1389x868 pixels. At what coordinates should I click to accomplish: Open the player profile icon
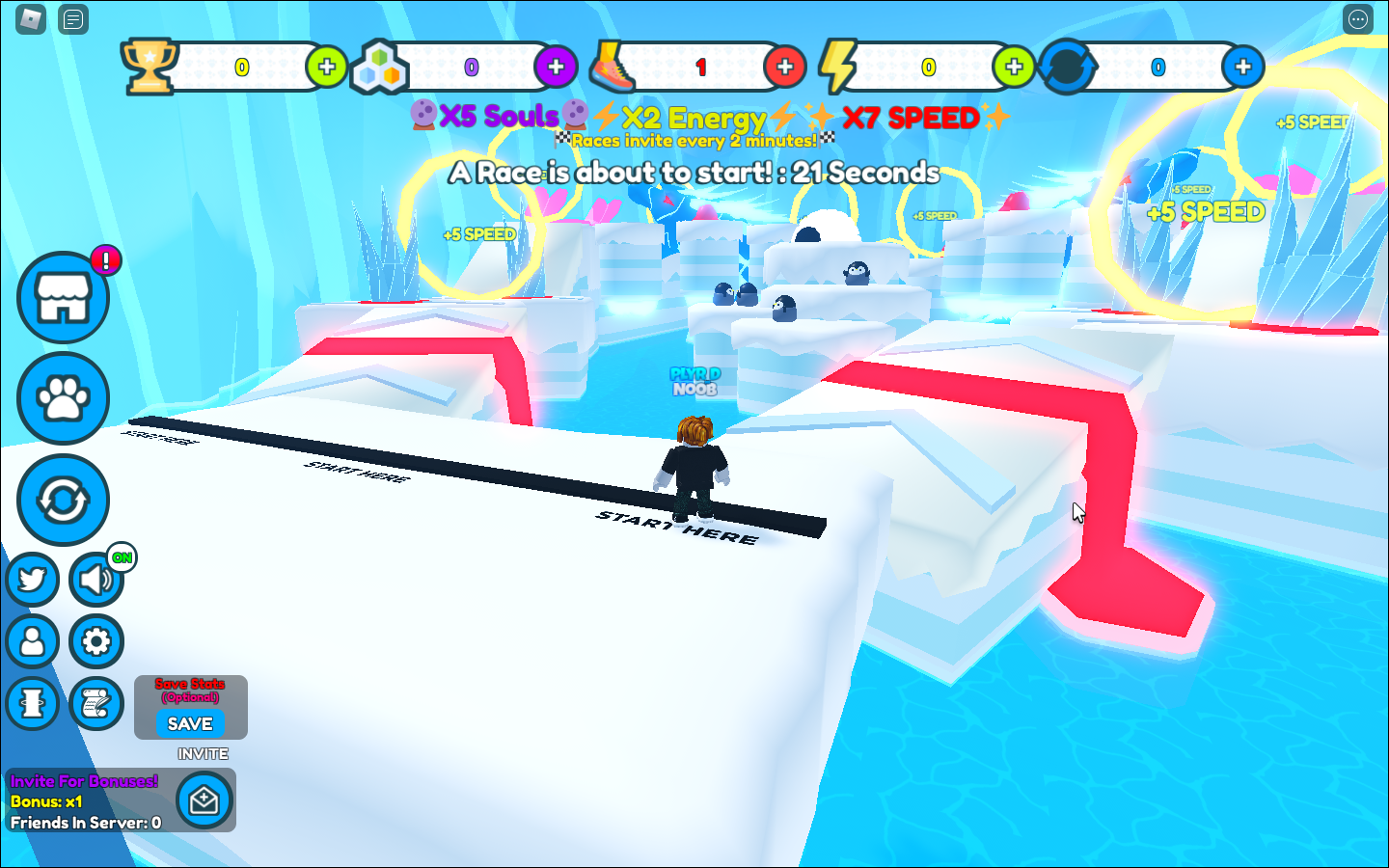tap(33, 641)
